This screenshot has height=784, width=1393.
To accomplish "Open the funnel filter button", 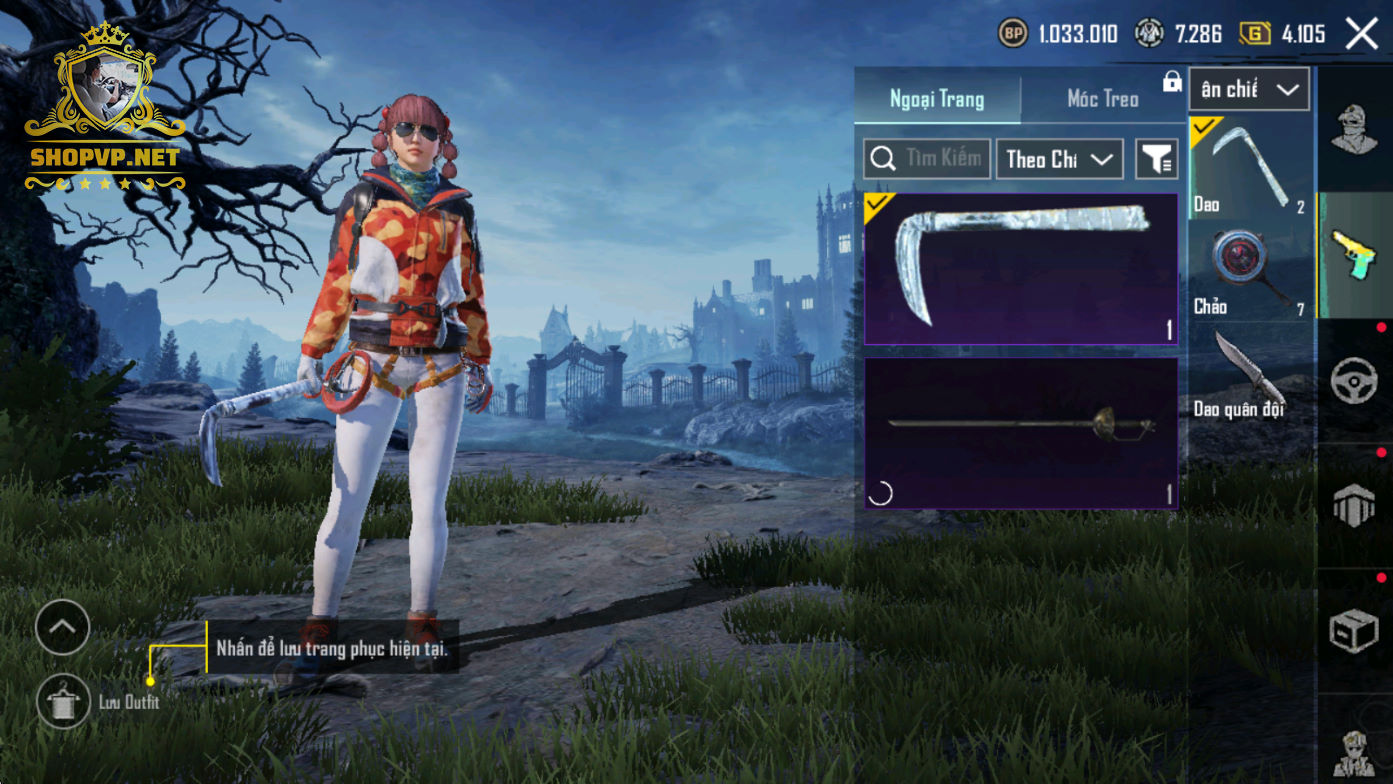I will pos(1157,159).
